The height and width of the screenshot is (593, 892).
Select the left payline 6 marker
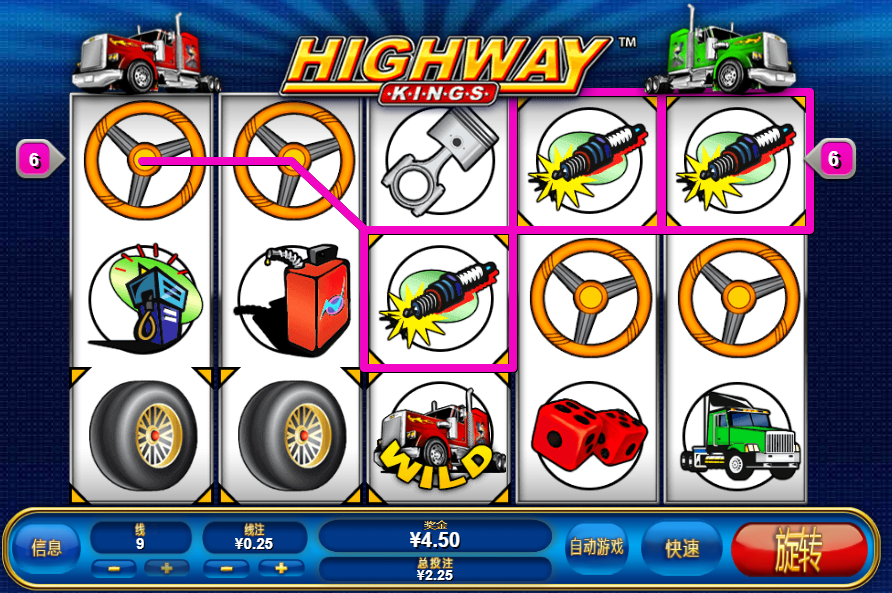(x=36, y=158)
